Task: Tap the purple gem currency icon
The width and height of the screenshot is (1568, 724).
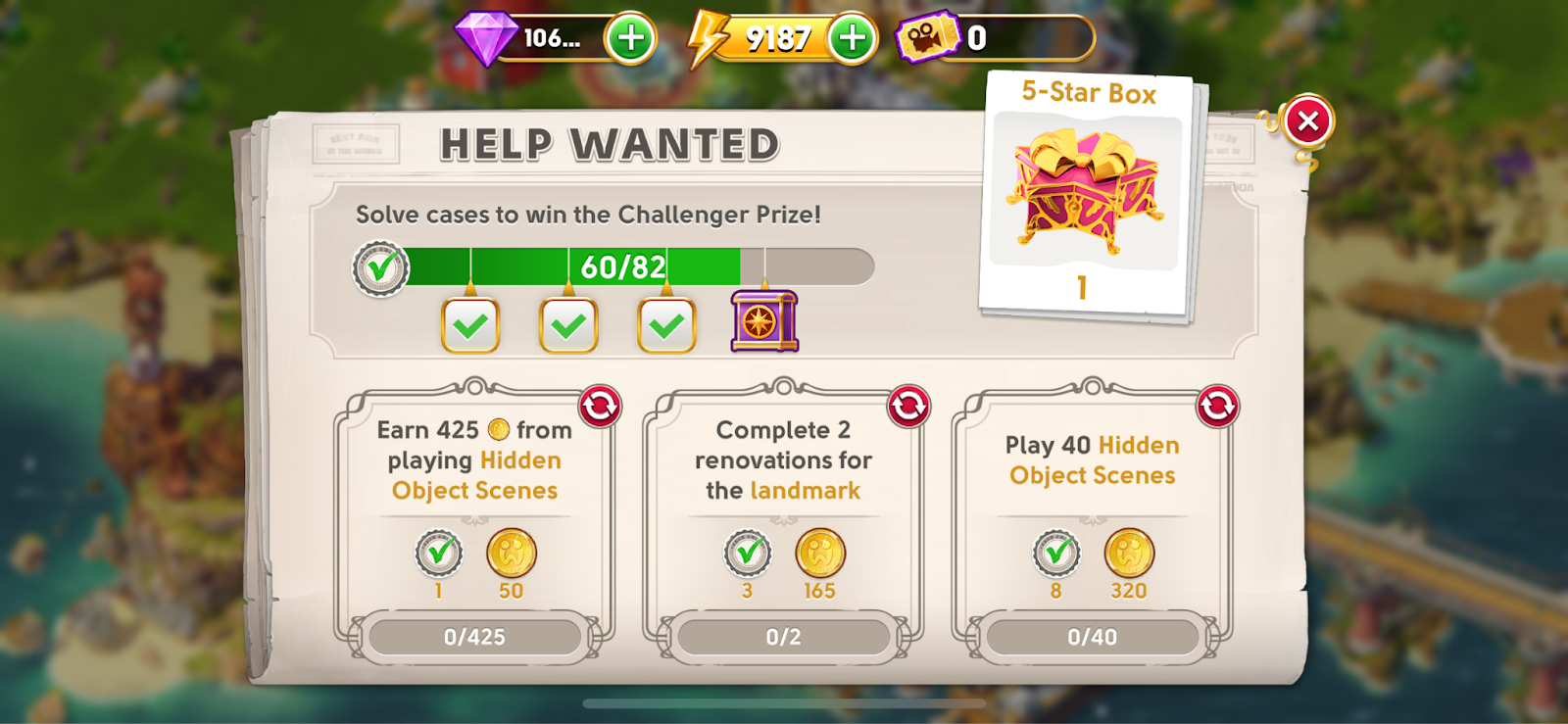Action: point(486,39)
